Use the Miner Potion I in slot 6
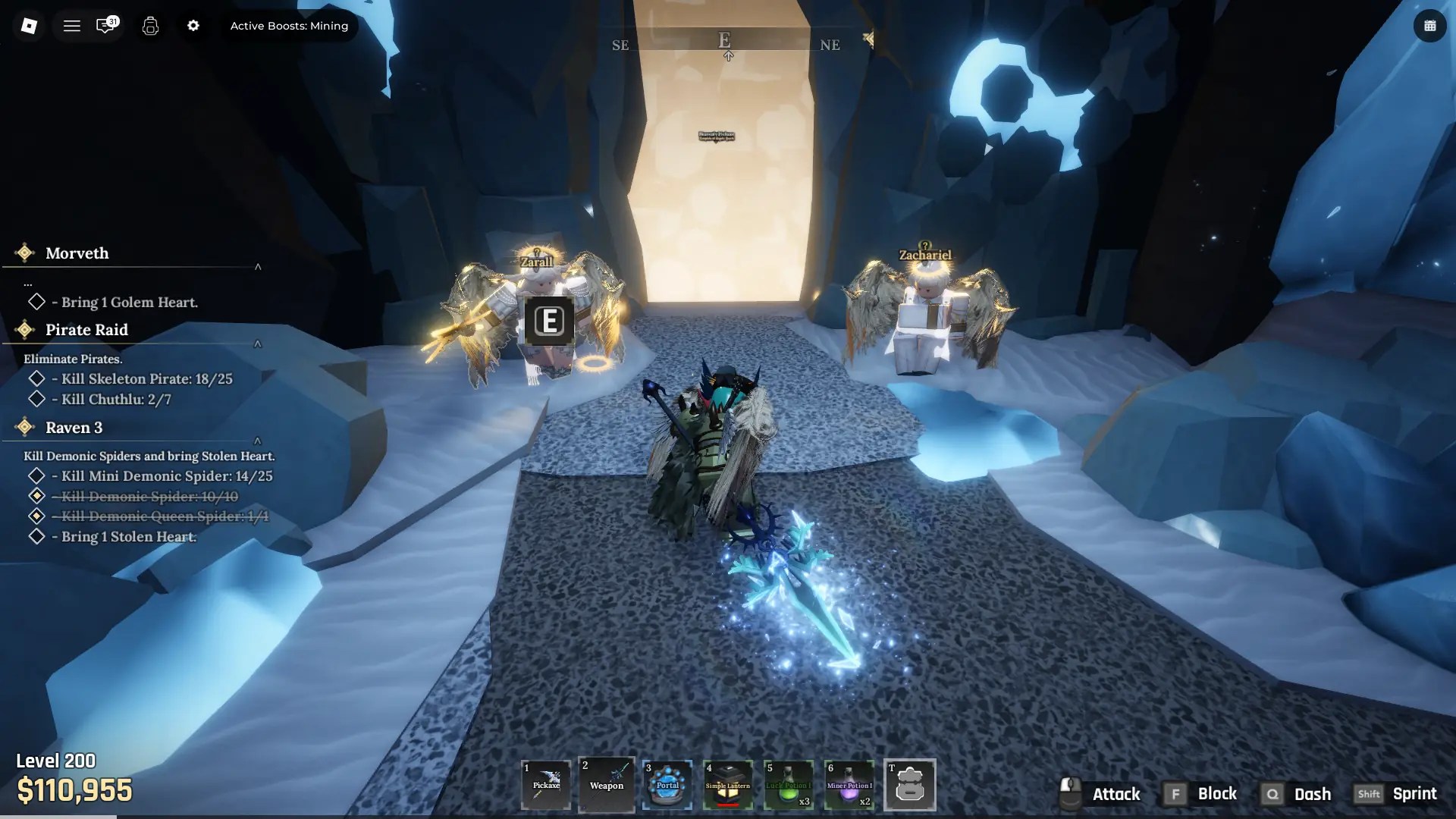 849,785
